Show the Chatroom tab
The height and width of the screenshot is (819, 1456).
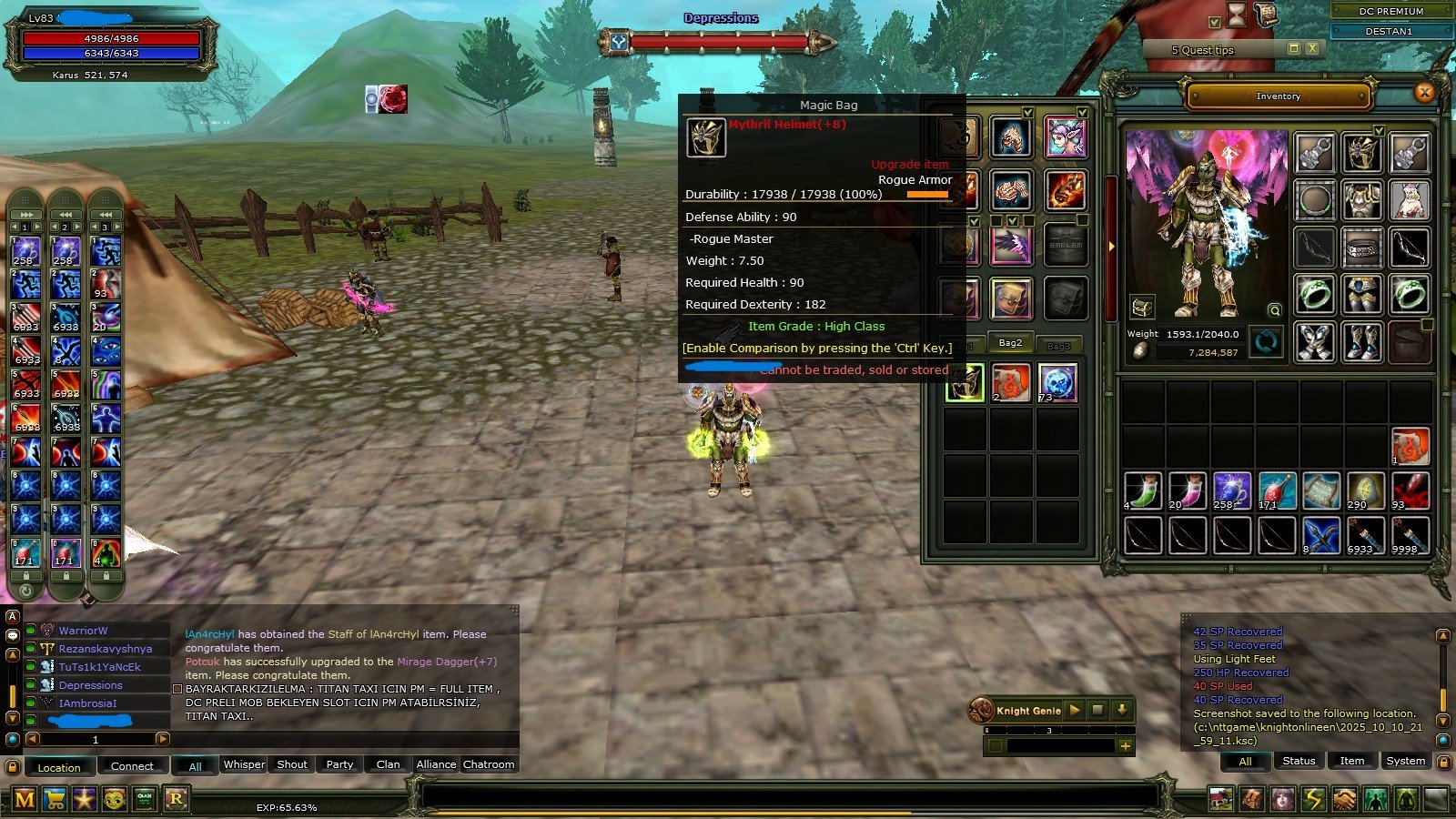tap(488, 764)
